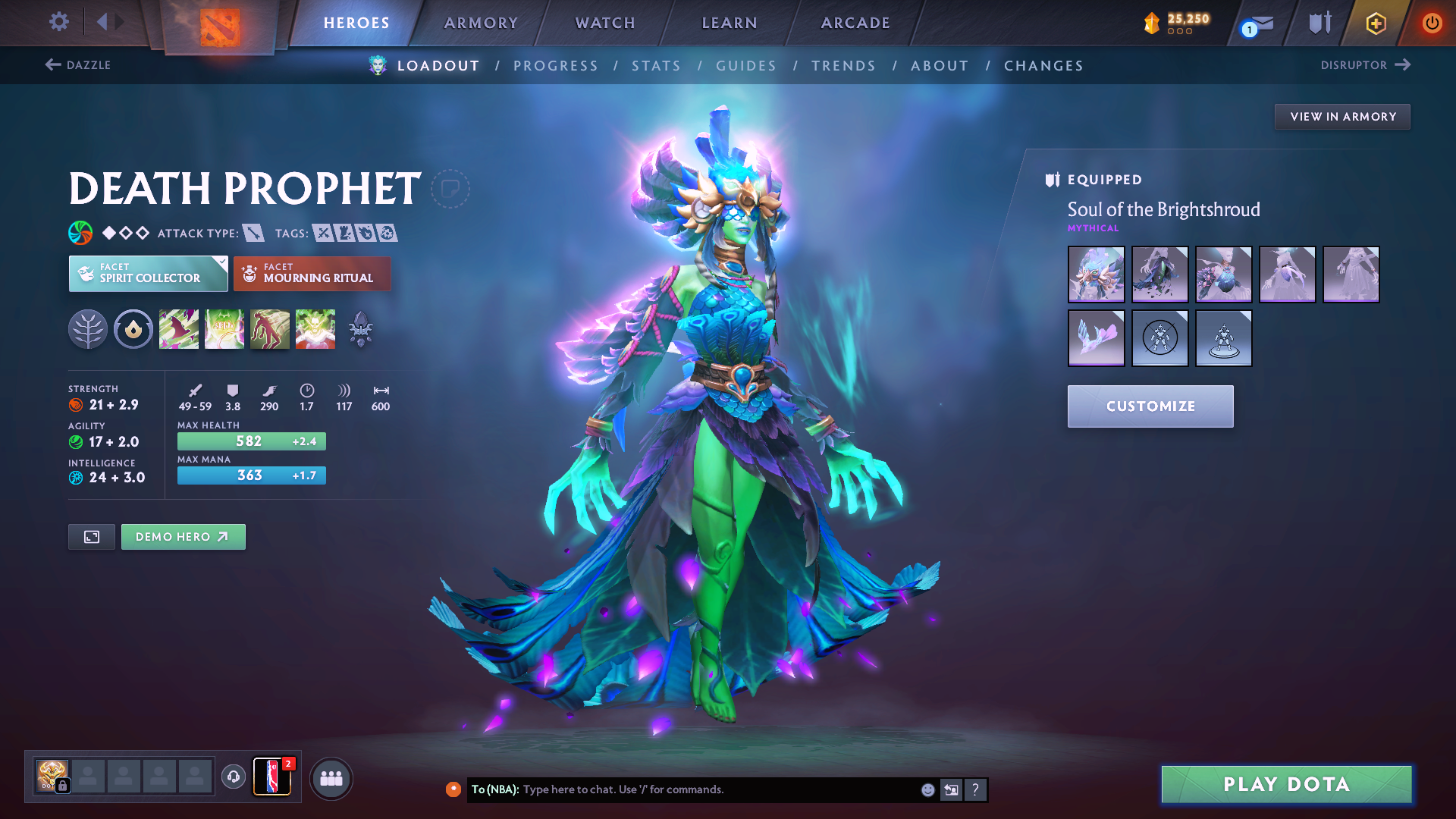Select the Spirit Siphon ability icon
1456x819 pixels.
point(270,329)
